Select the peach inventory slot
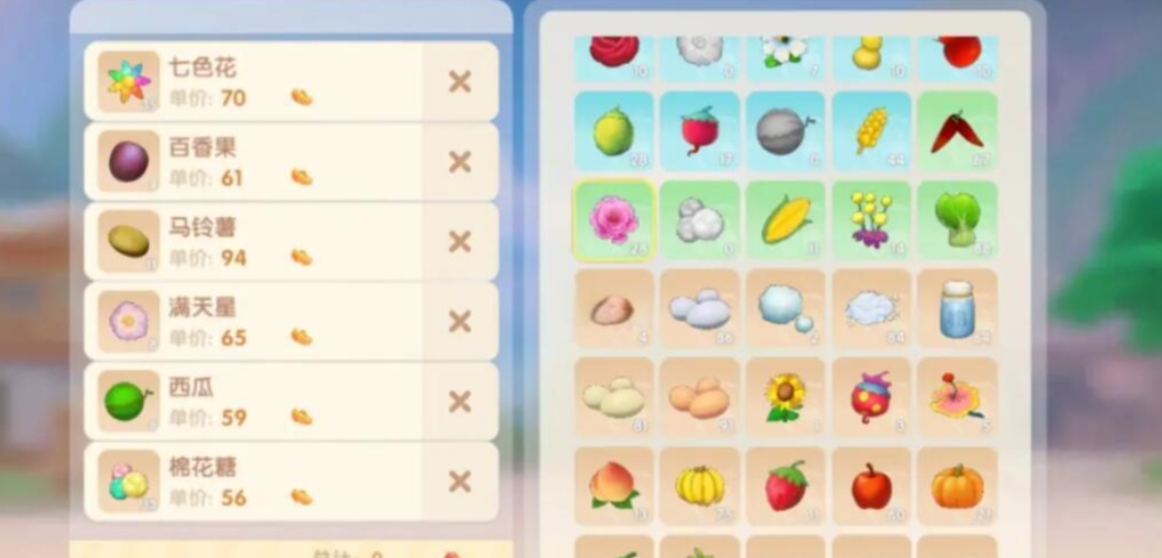This screenshot has height=558, width=1162. pyautogui.click(x=613, y=486)
